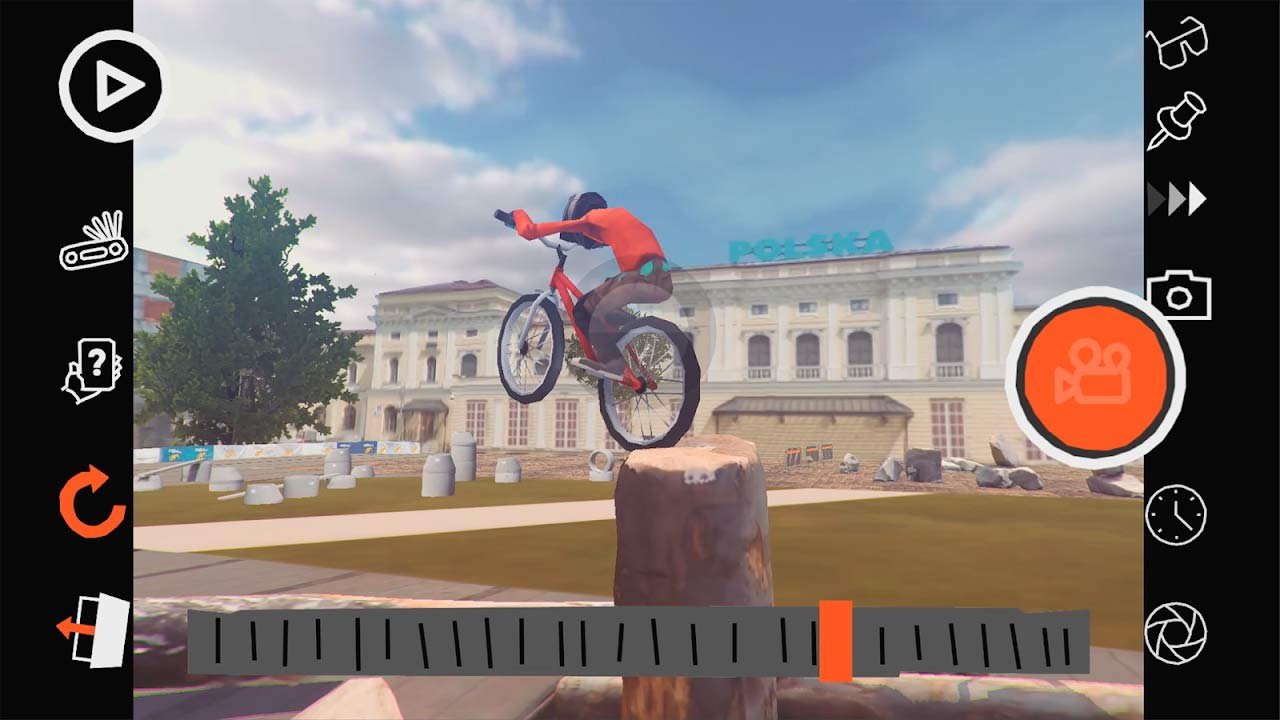Play the replay with the play button
Viewport: 1280px width, 720px height.
[110, 86]
